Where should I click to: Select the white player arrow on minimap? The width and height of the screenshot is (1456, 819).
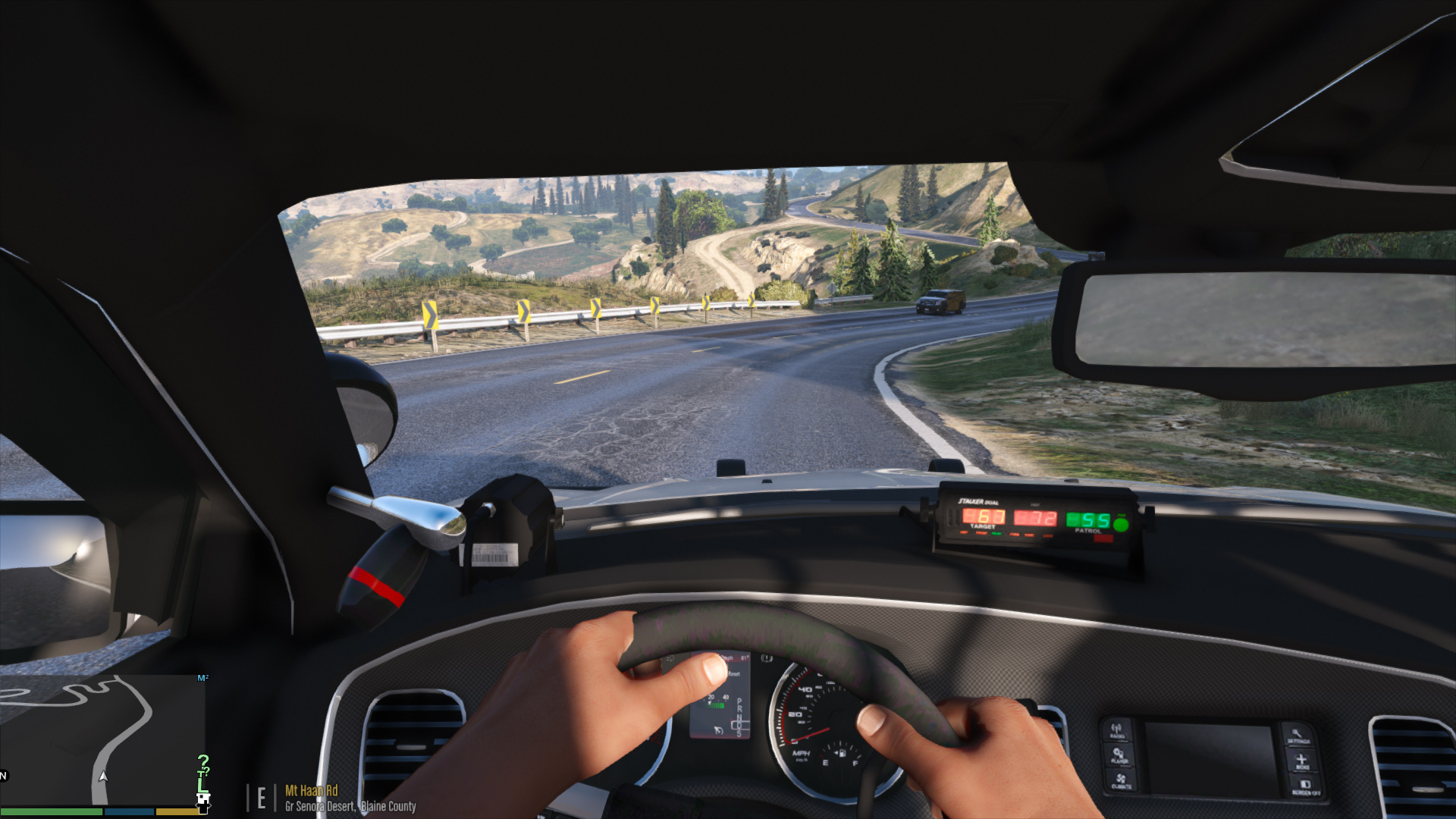[103, 777]
